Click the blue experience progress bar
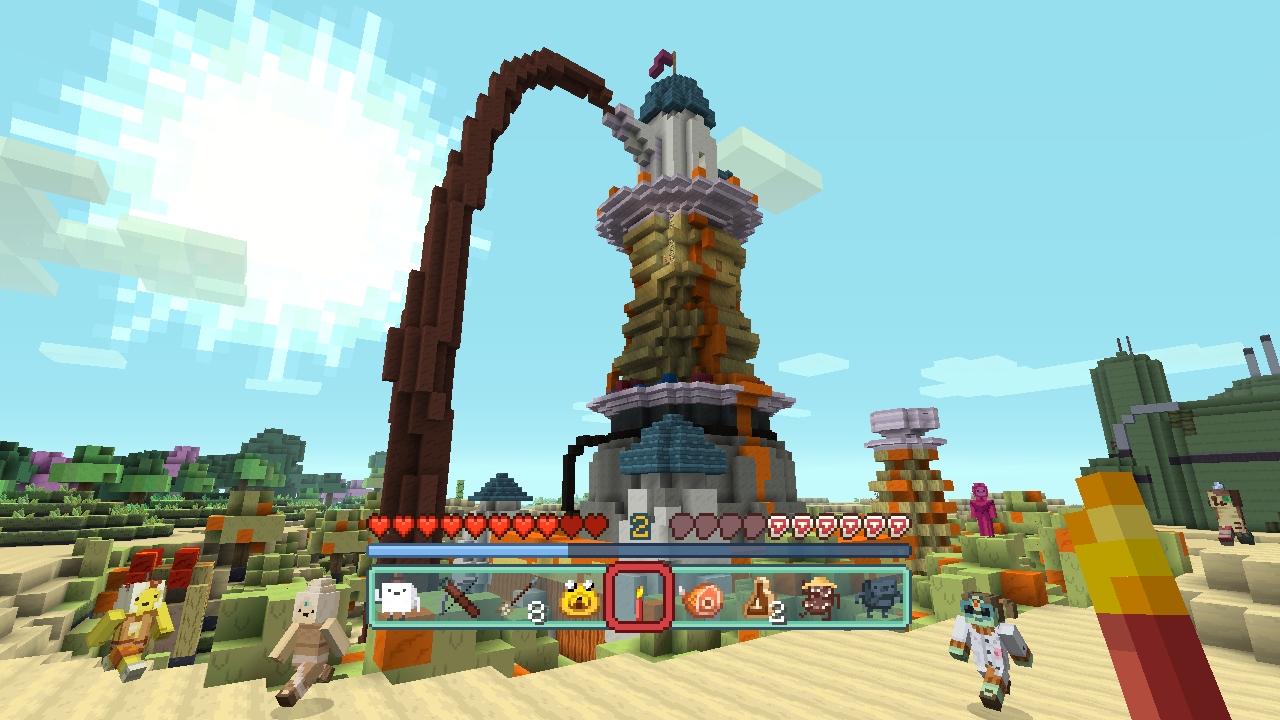The height and width of the screenshot is (720, 1280). pyautogui.click(x=480, y=549)
